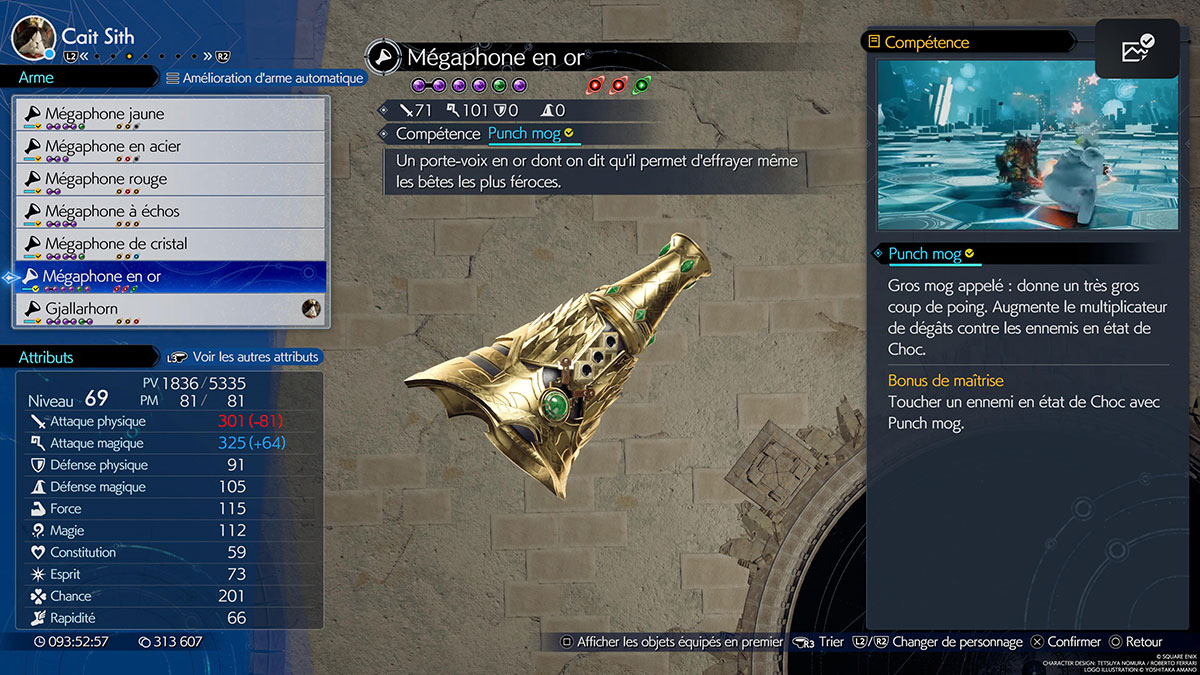The height and width of the screenshot is (675, 1200).
Task: Select the Mégaphone jaune weapon
Action: coord(170,114)
